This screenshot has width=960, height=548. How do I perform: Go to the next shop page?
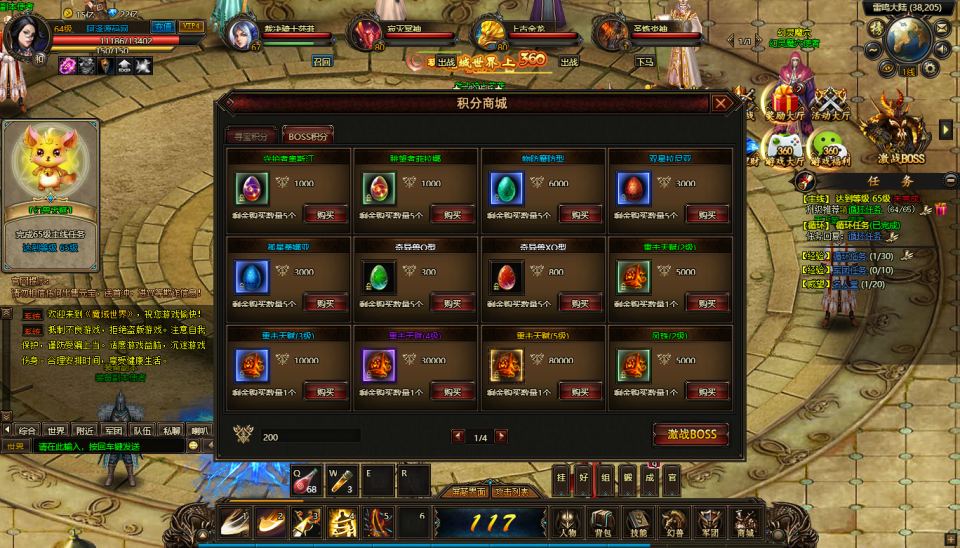tap(501, 436)
